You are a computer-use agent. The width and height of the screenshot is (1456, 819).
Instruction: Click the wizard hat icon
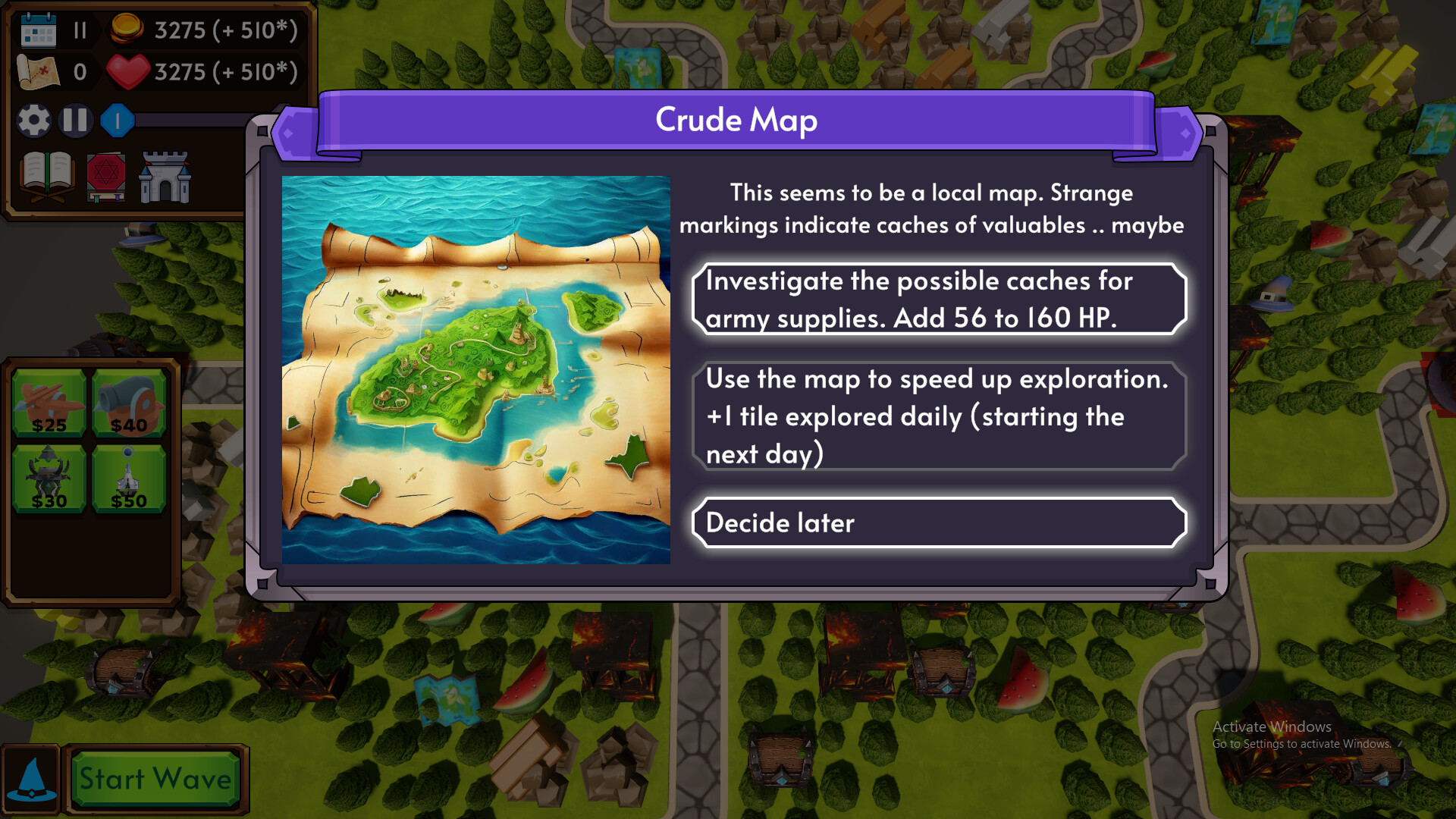click(x=30, y=777)
